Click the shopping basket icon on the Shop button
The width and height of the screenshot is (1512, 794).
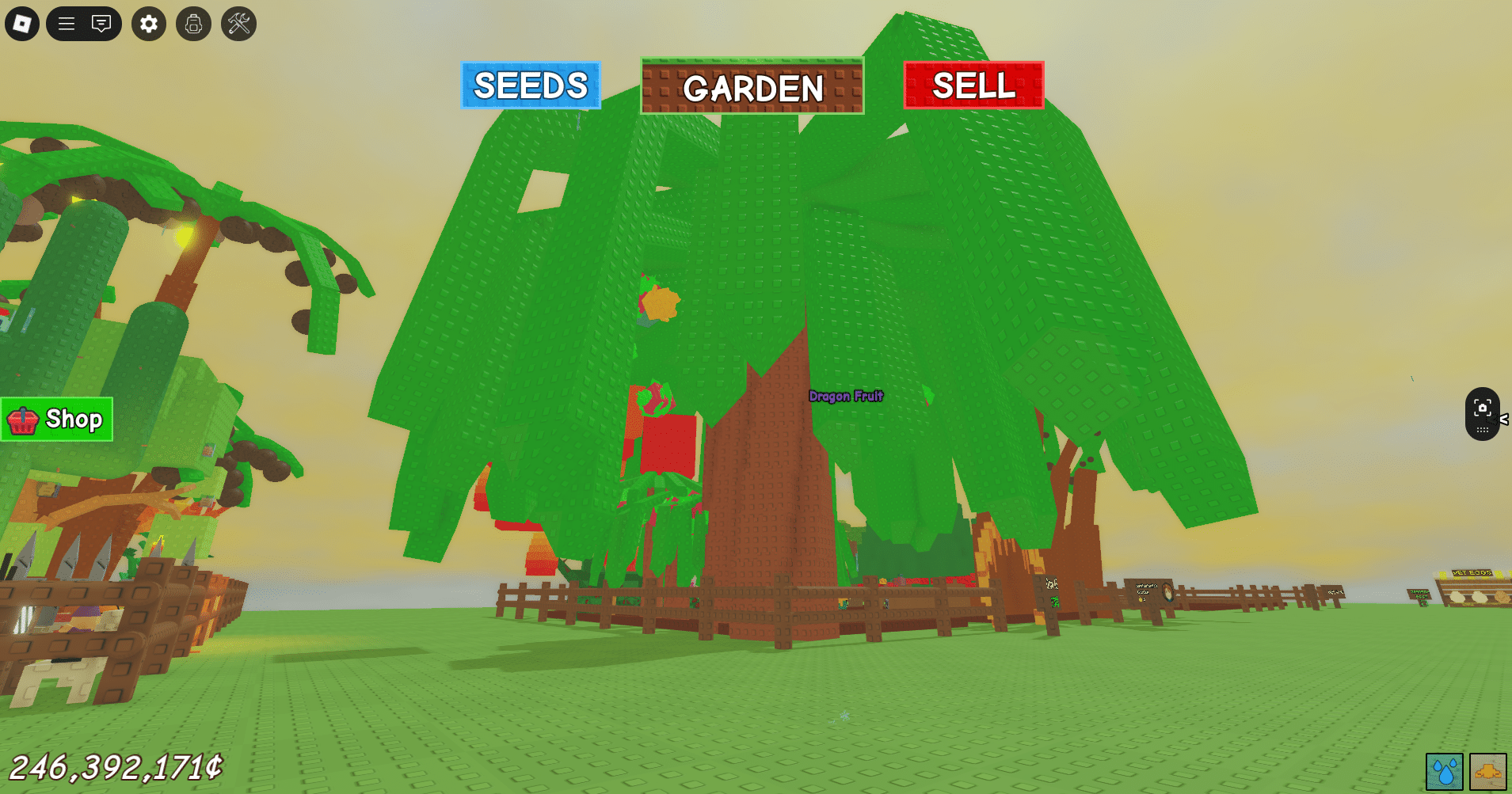[x=23, y=419]
